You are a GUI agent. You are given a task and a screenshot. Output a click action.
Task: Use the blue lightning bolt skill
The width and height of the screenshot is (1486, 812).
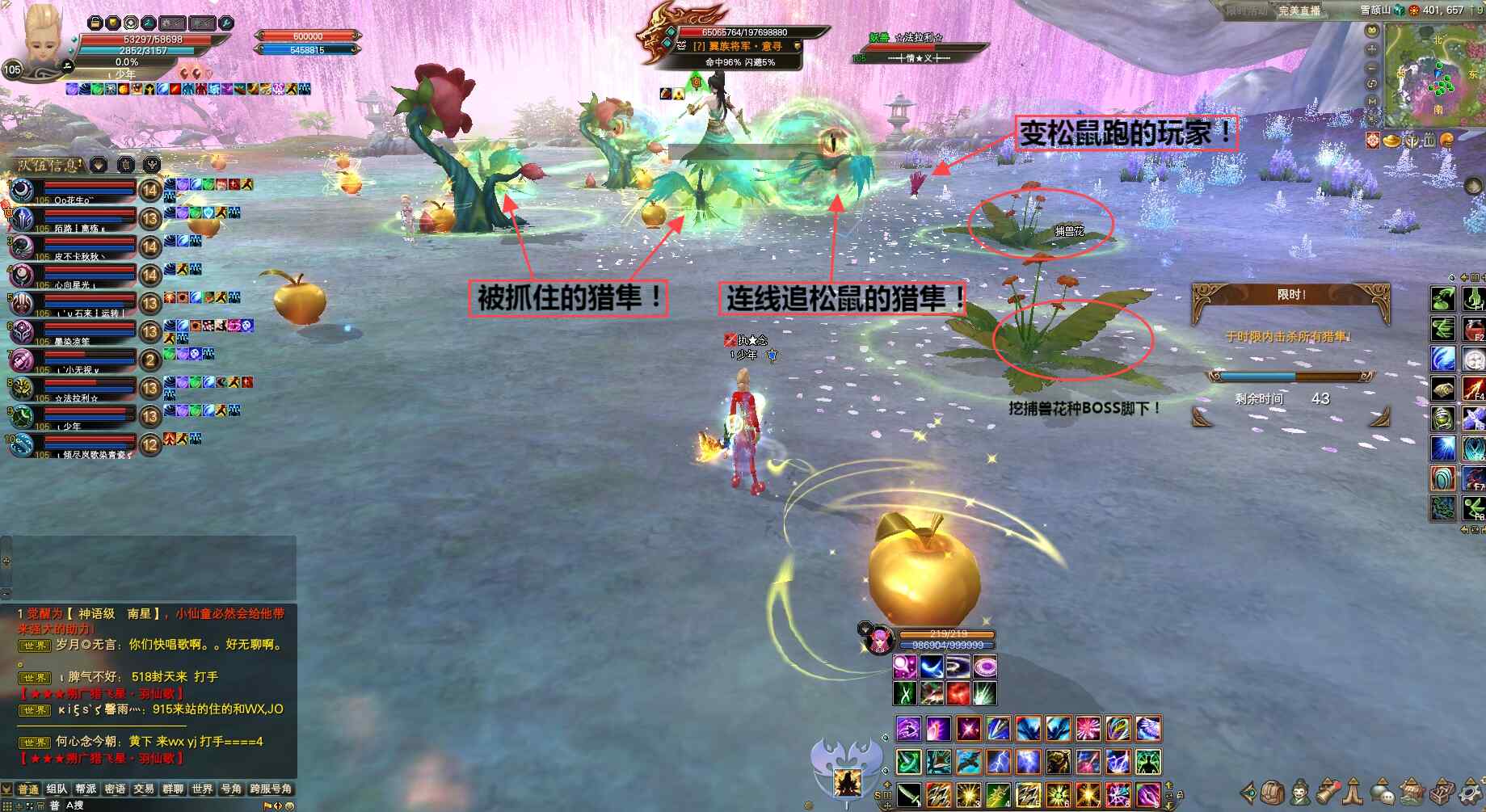pyautogui.click(x=998, y=761)
